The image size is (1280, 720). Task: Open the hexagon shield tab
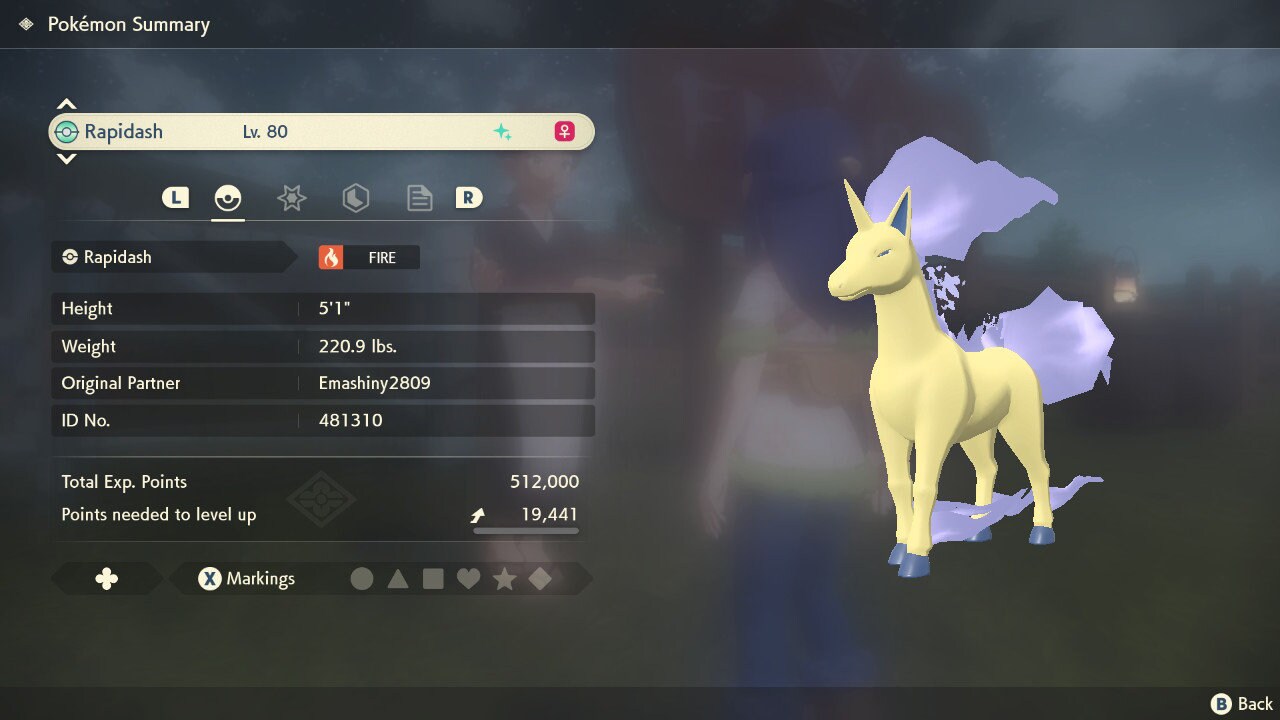355,198
